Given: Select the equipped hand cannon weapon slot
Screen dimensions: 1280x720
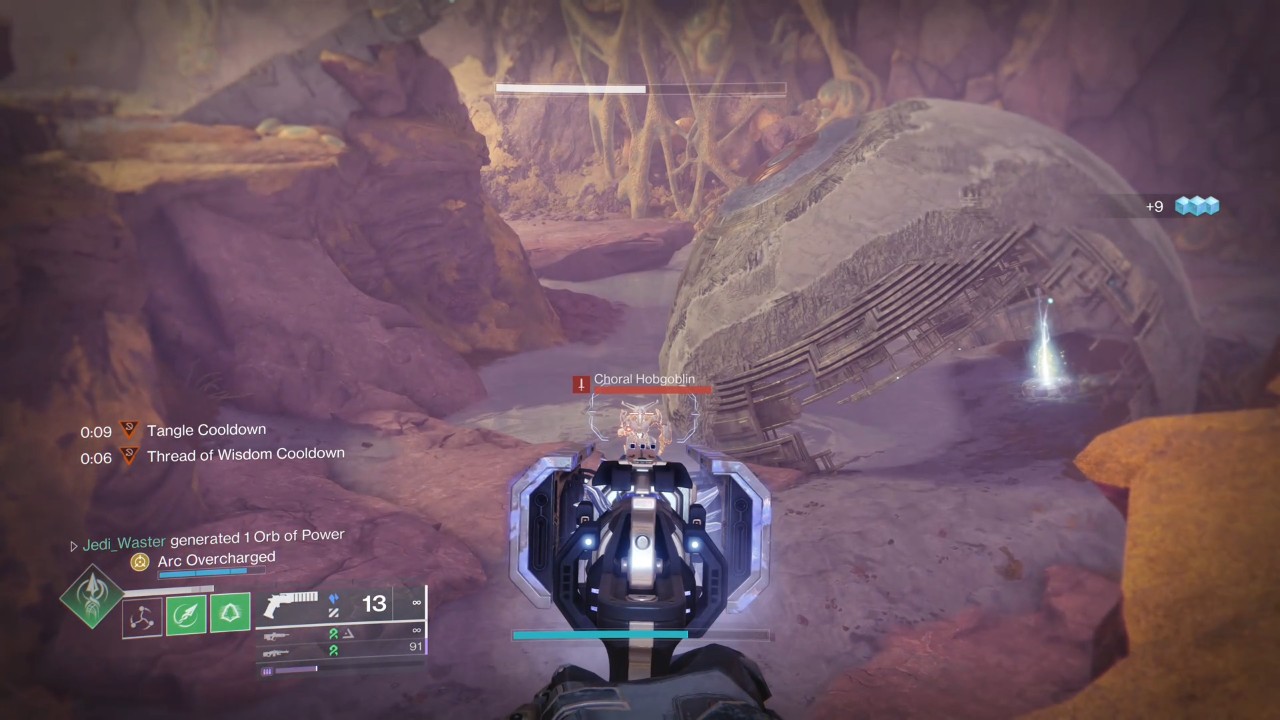Looking at the screenshot, I should (291, 604).
